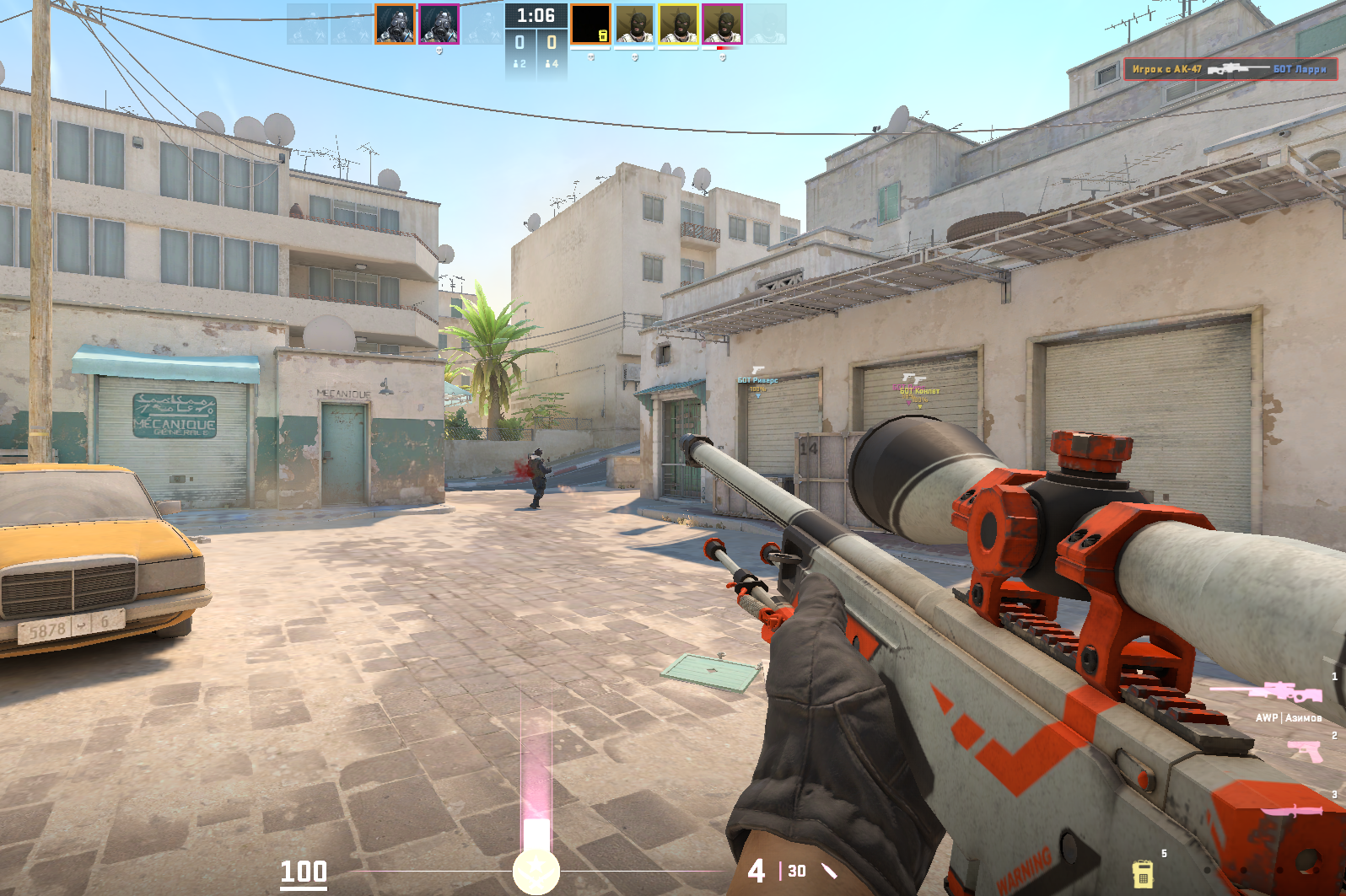Click the magenta-bordered balaclava player avatar
Screen dimensions: 1346x896
click(723, 24)
